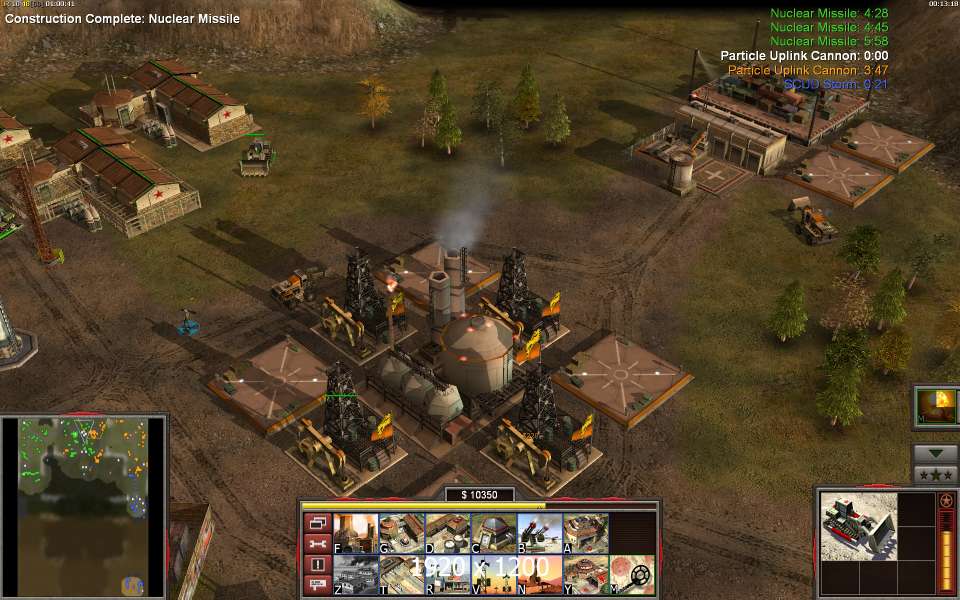Open the wrench options button
Screen dimensions: 960x600
point(317,544)
